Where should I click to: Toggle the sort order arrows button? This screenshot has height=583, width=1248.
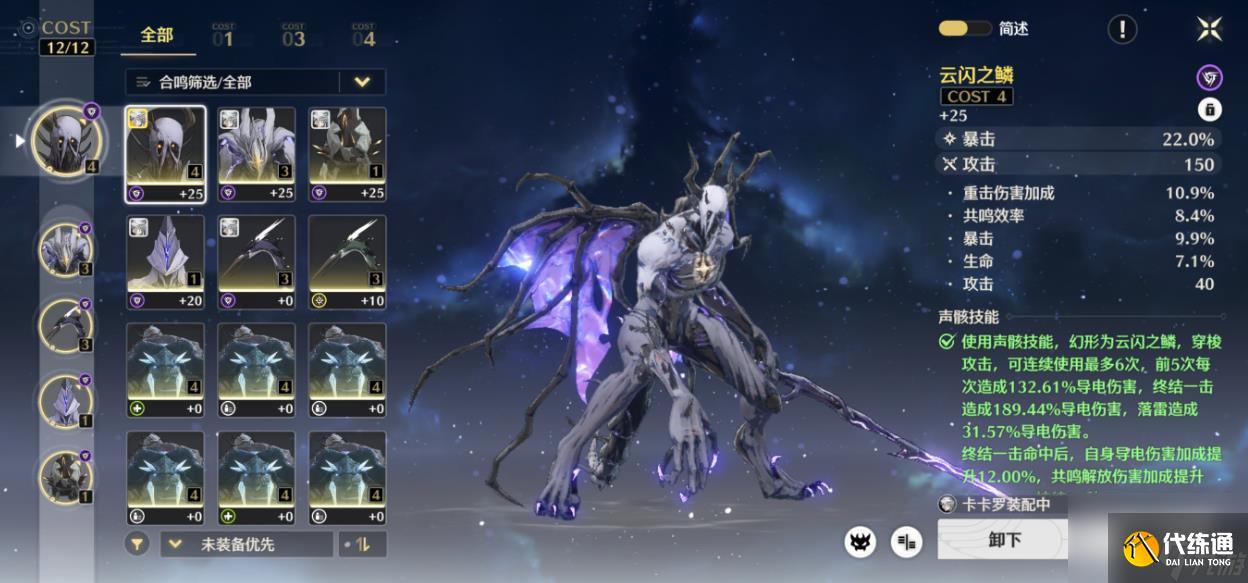click(363, 544)
